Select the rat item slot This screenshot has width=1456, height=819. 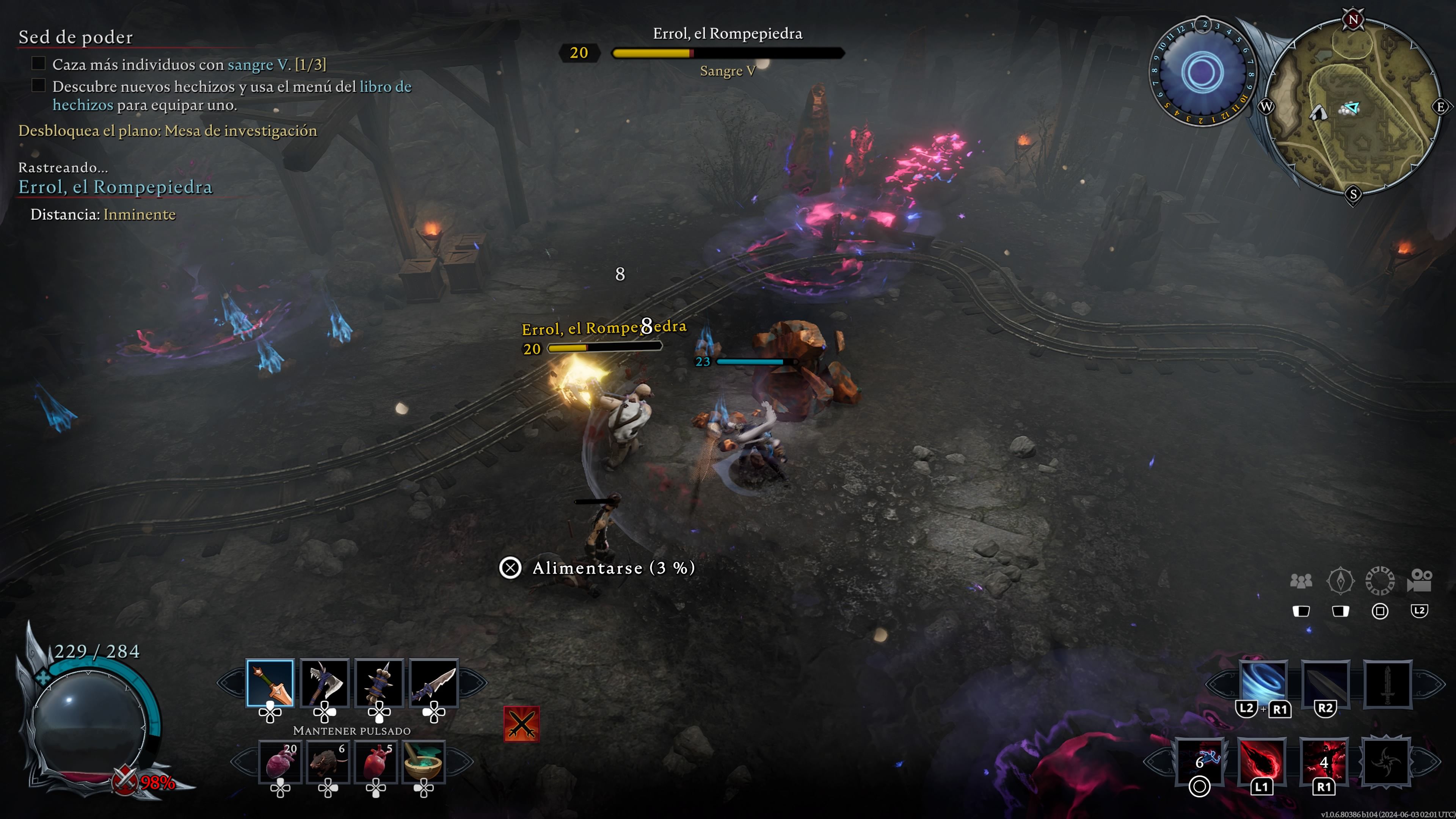(x=328, y=761)
